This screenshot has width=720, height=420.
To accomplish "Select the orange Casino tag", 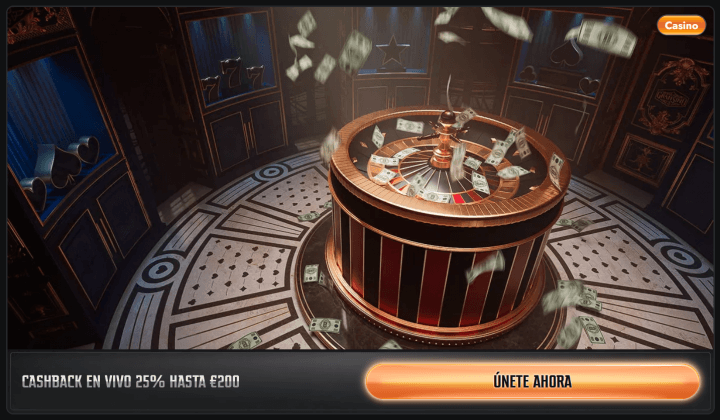I will click(681, 25).
